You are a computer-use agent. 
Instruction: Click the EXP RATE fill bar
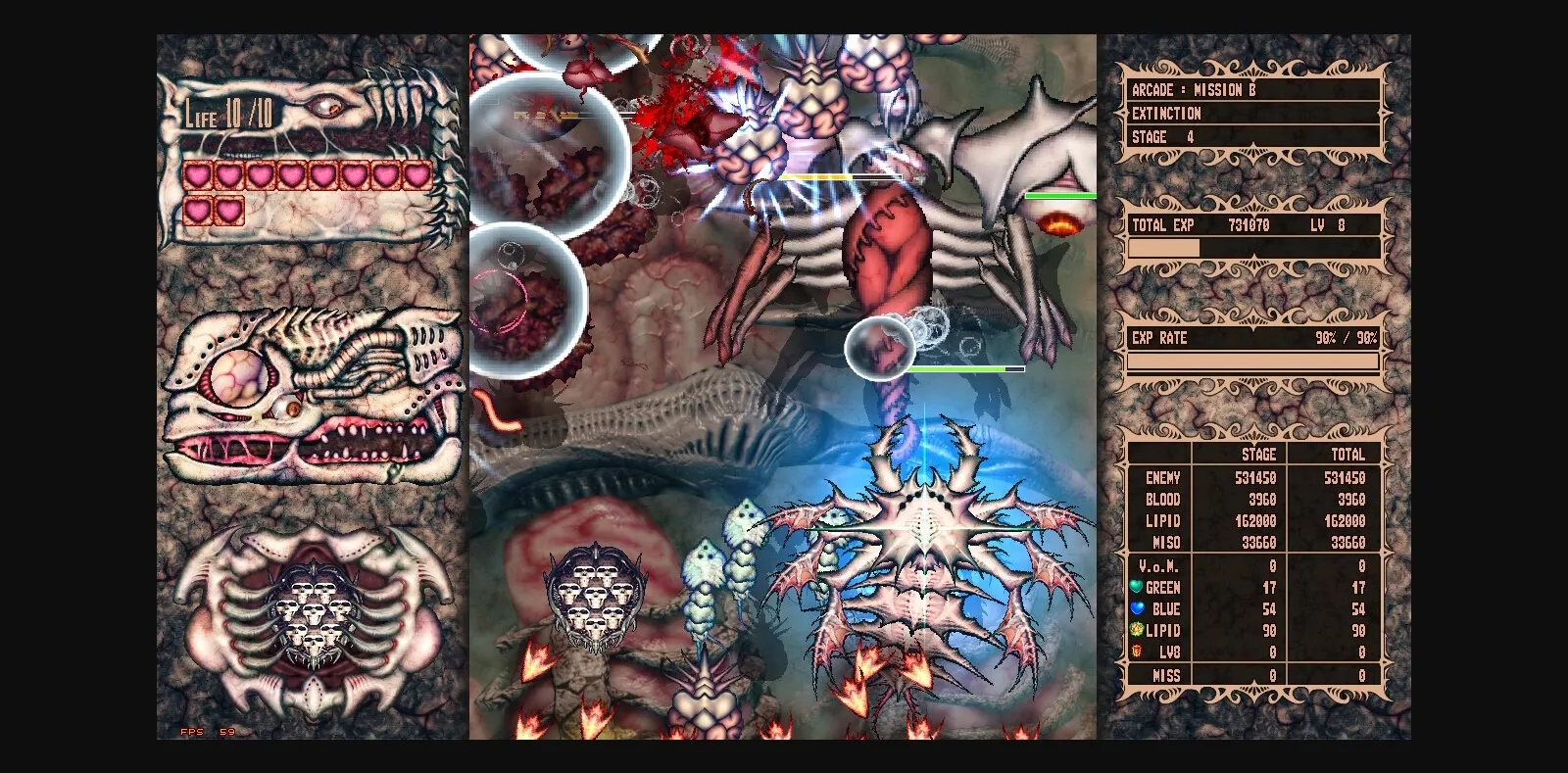1254,362
